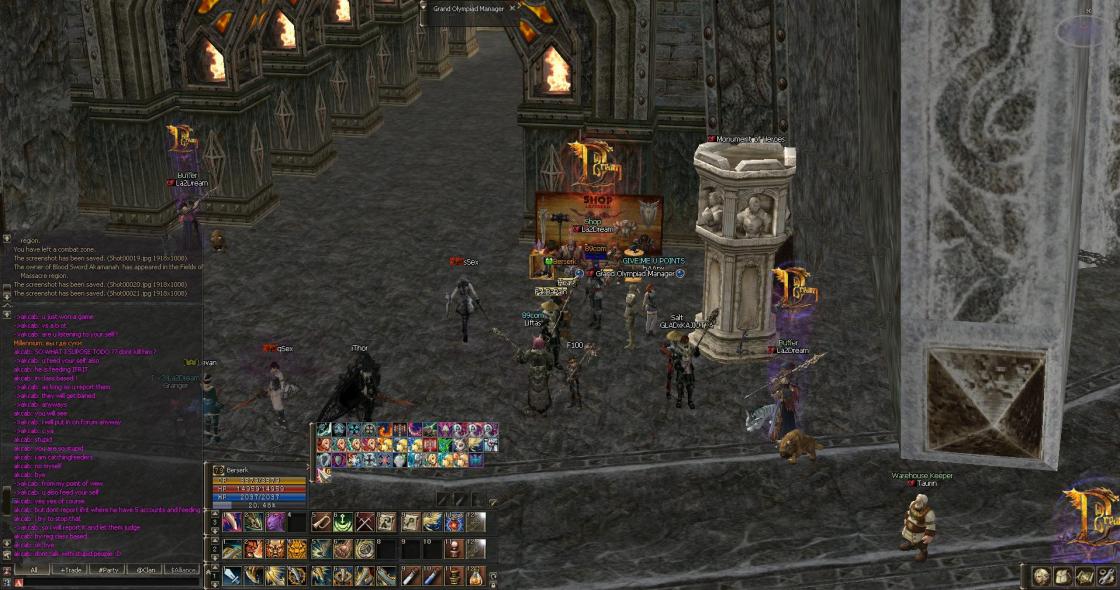Open system settings wrench icon
Viewport: 1120px width, 590px height.
click(x=1105, y=575)
